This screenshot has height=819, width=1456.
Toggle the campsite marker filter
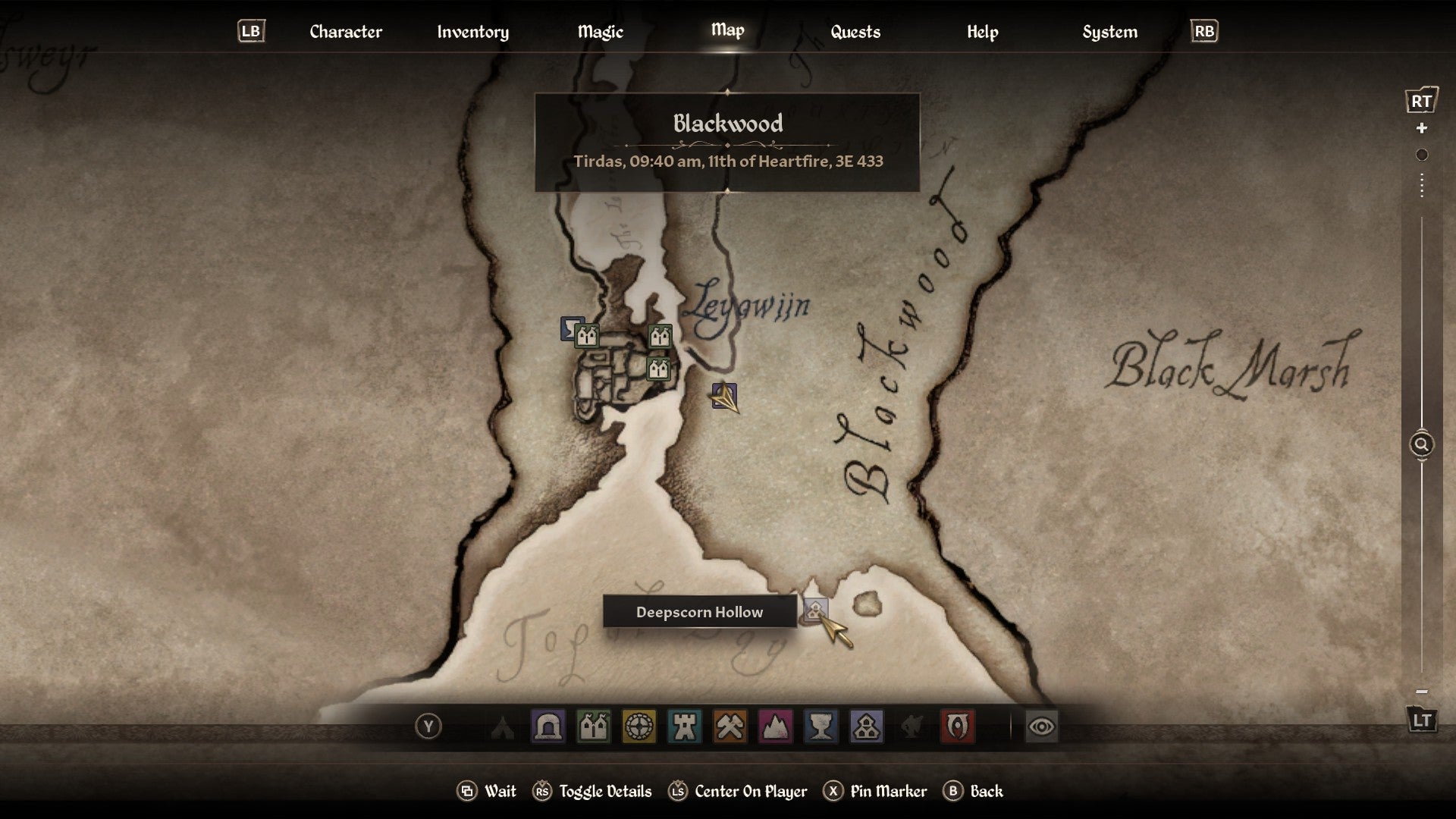click(504, 726)
